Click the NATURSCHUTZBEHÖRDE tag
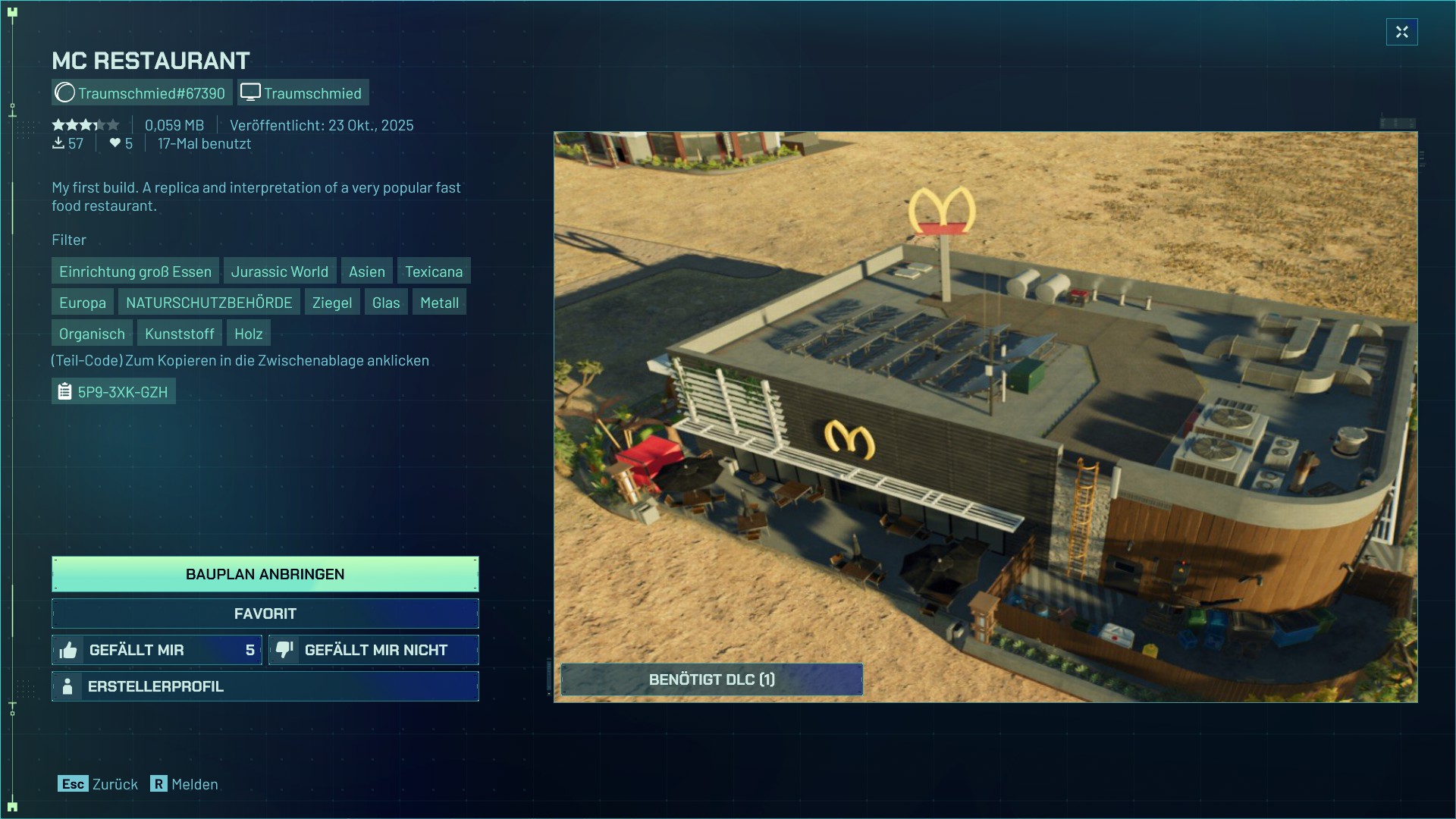 point(209,303)
